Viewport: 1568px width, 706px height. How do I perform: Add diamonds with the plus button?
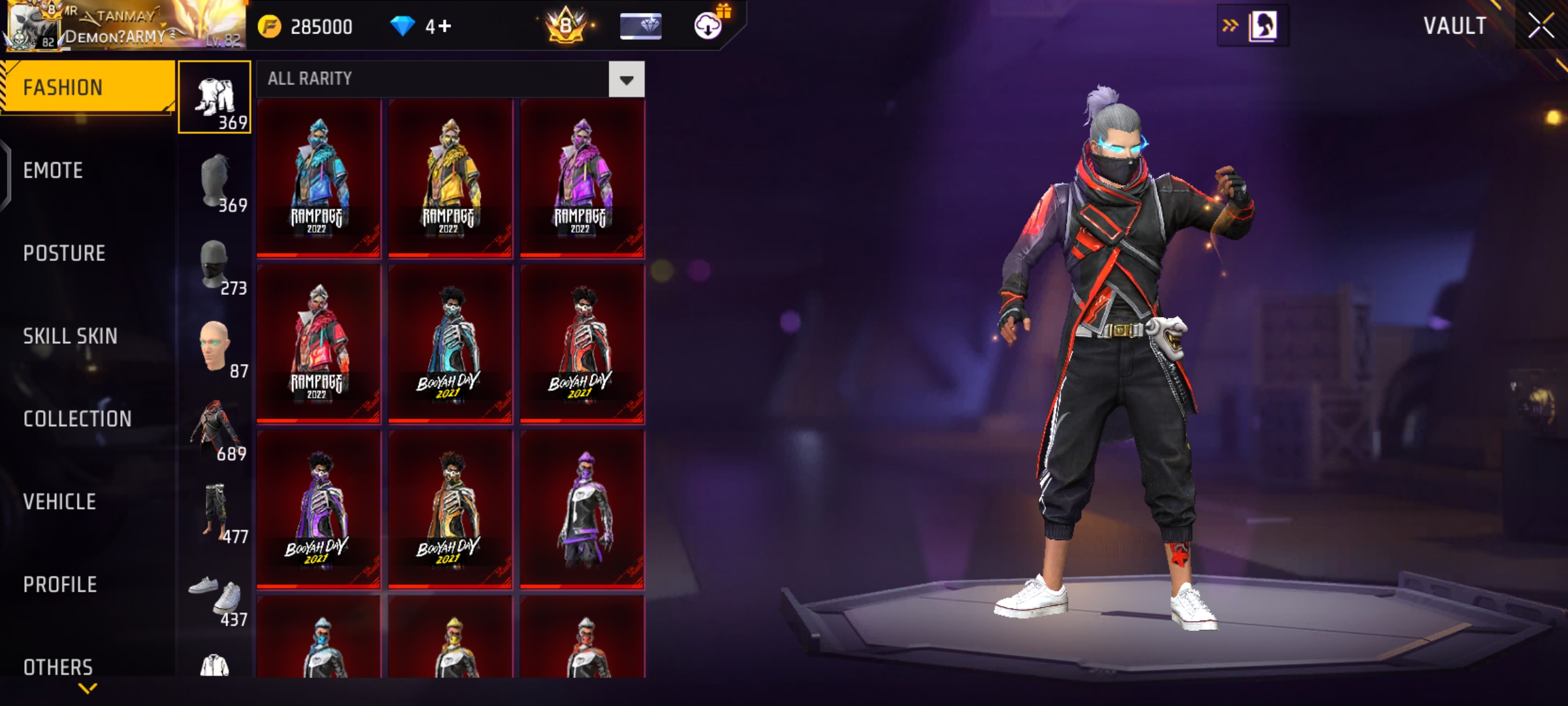click(444, 26)
